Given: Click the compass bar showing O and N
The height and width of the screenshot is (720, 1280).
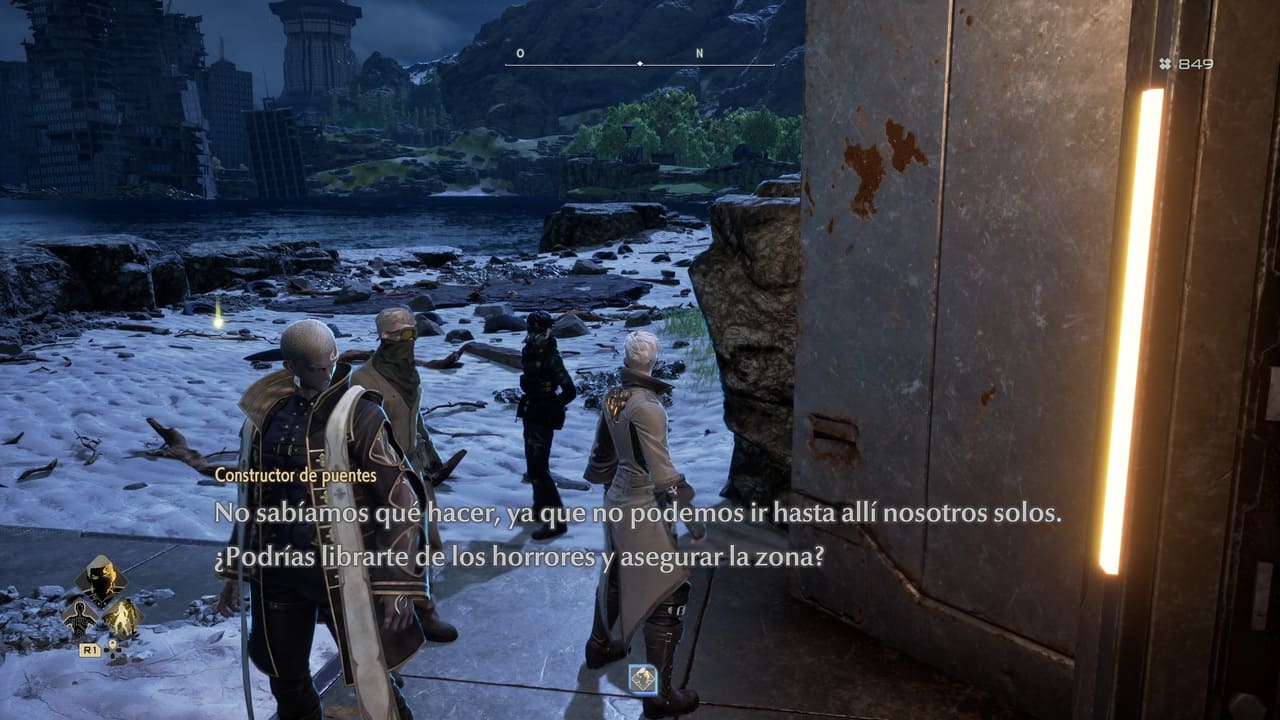Looking at the screenshot, I should click(639, 64).
